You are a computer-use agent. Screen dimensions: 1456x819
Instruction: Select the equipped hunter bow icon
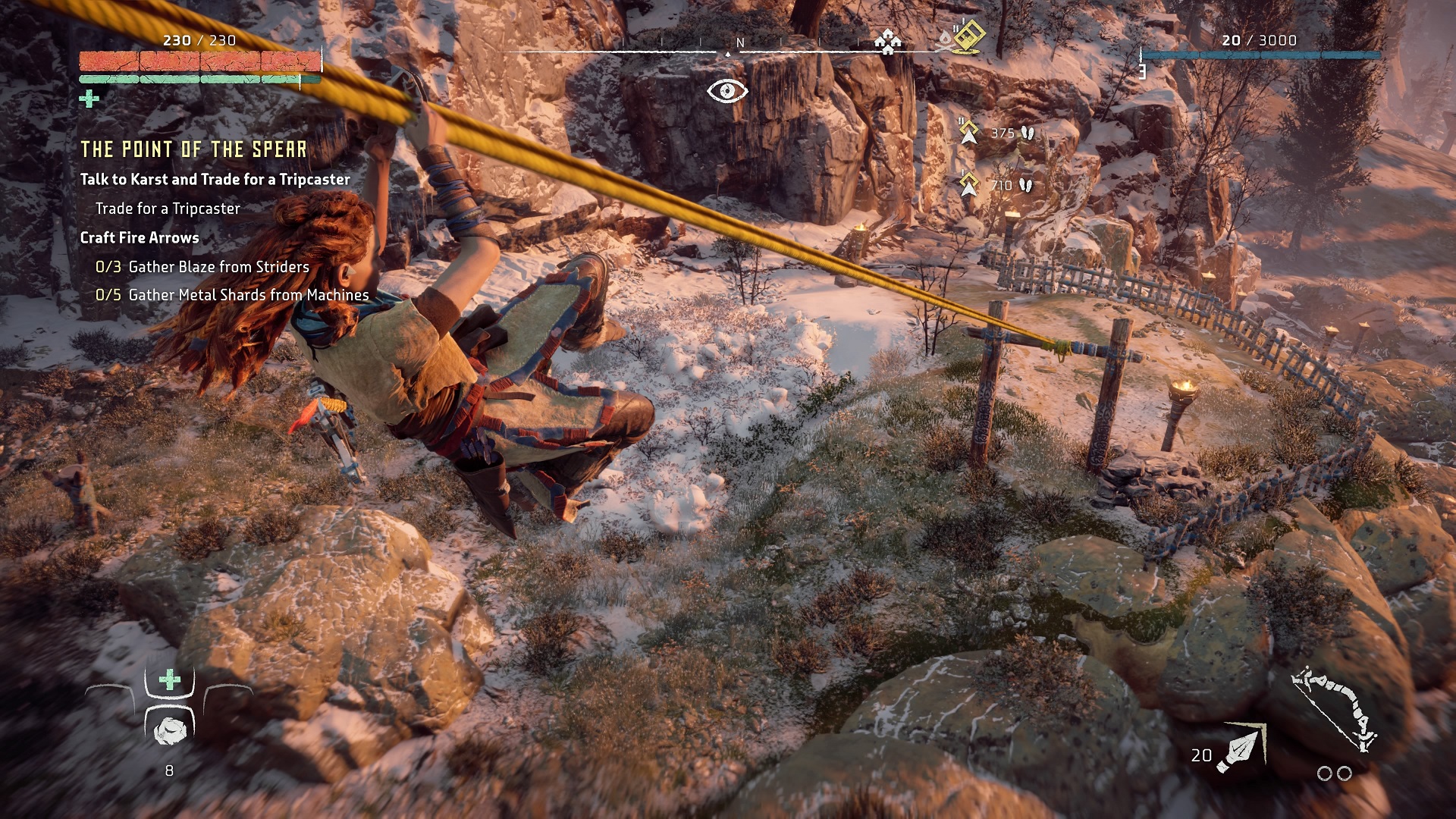click(x=1334, y=708)
